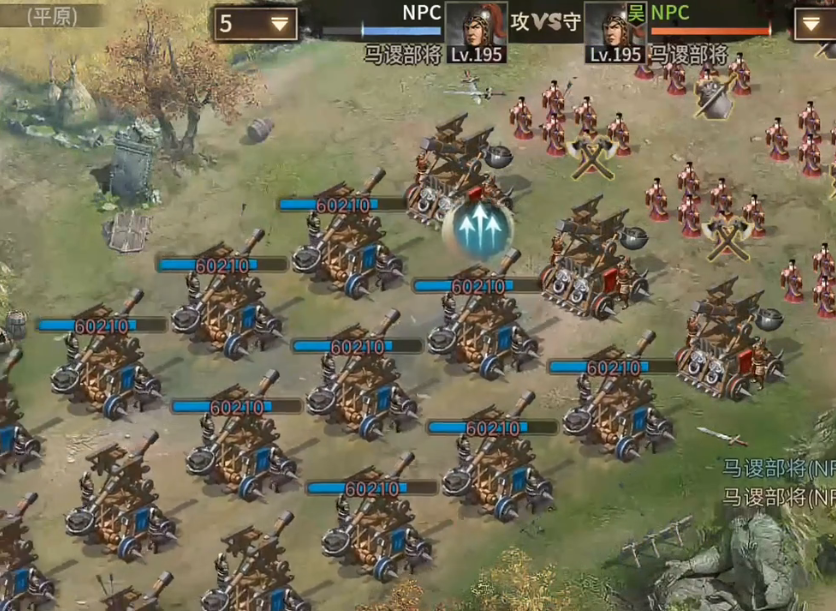The width and height of the screenshot is (836, 611).
Task: Open the dropdown showing number 5
Action: [x=255, y=24]
